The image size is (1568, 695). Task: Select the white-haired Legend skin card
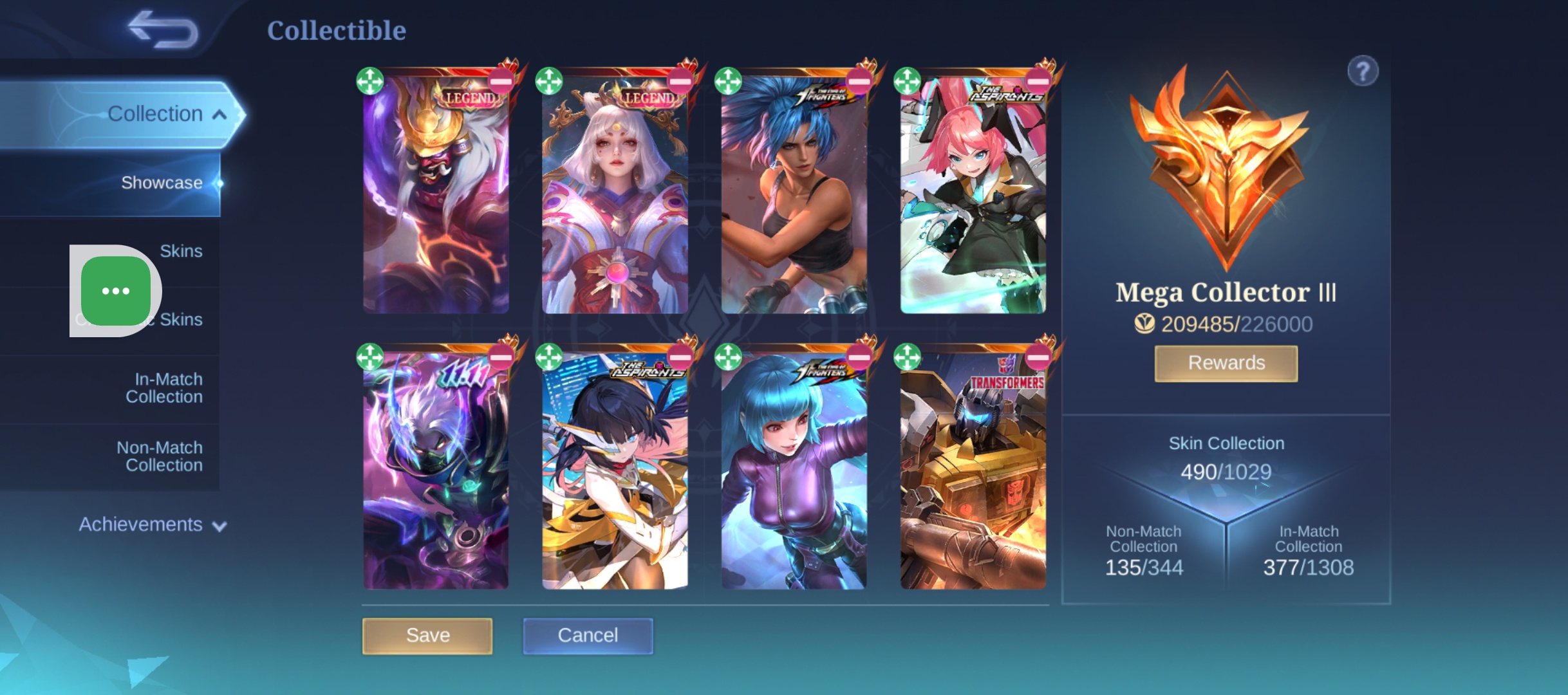pos(615,199)
